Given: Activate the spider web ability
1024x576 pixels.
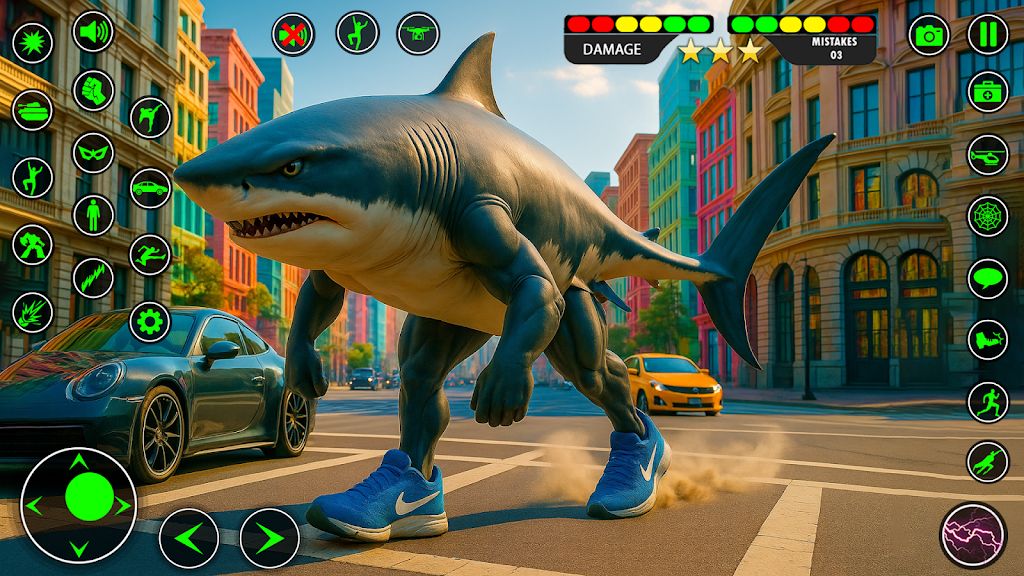Looking at the screenshot, I should [x=987, y=216].
